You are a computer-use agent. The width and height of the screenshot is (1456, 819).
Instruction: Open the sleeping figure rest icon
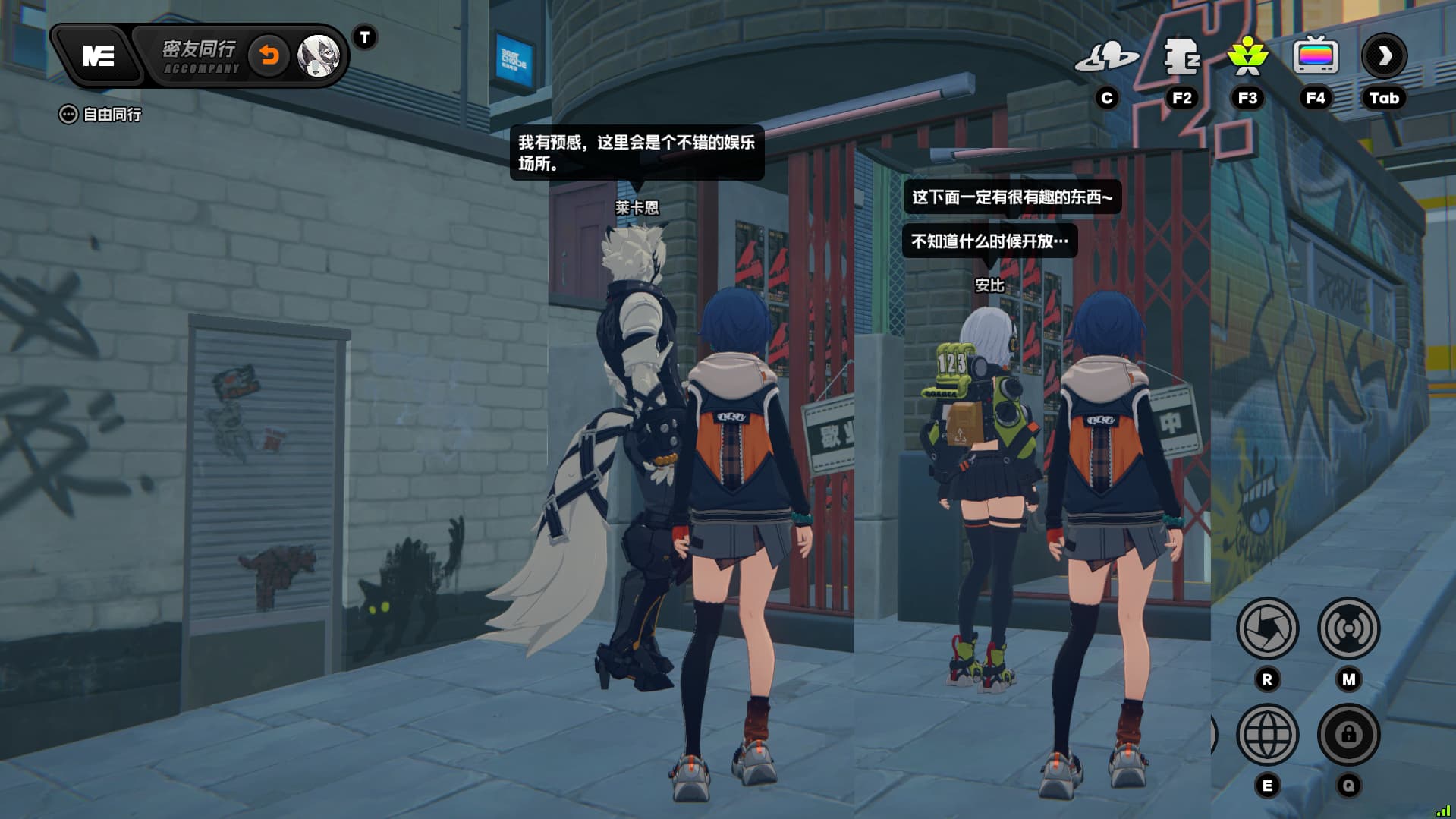pos(1181,57)
